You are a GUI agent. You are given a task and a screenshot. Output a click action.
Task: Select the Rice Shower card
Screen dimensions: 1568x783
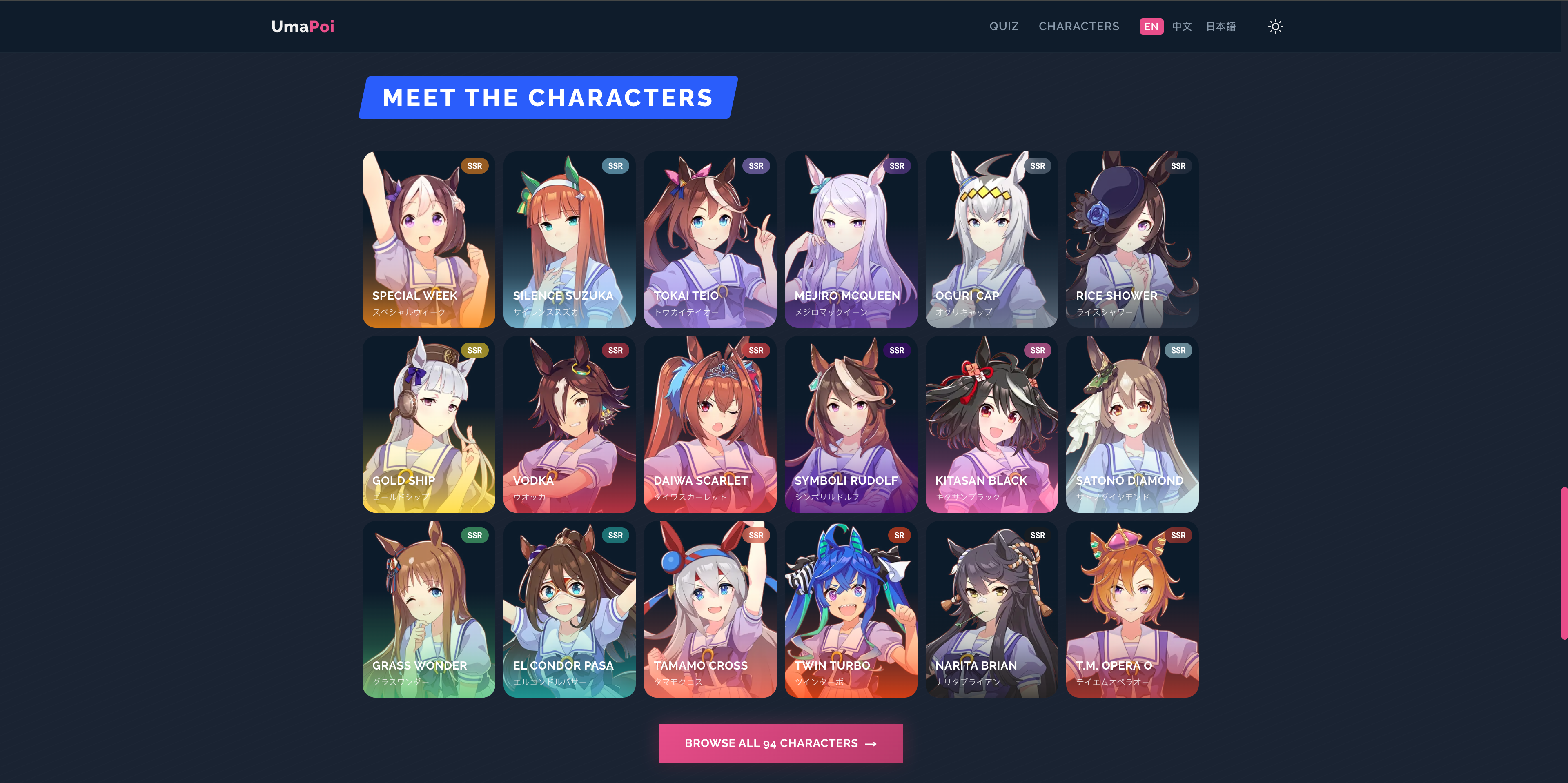(x=1131, y=240)
